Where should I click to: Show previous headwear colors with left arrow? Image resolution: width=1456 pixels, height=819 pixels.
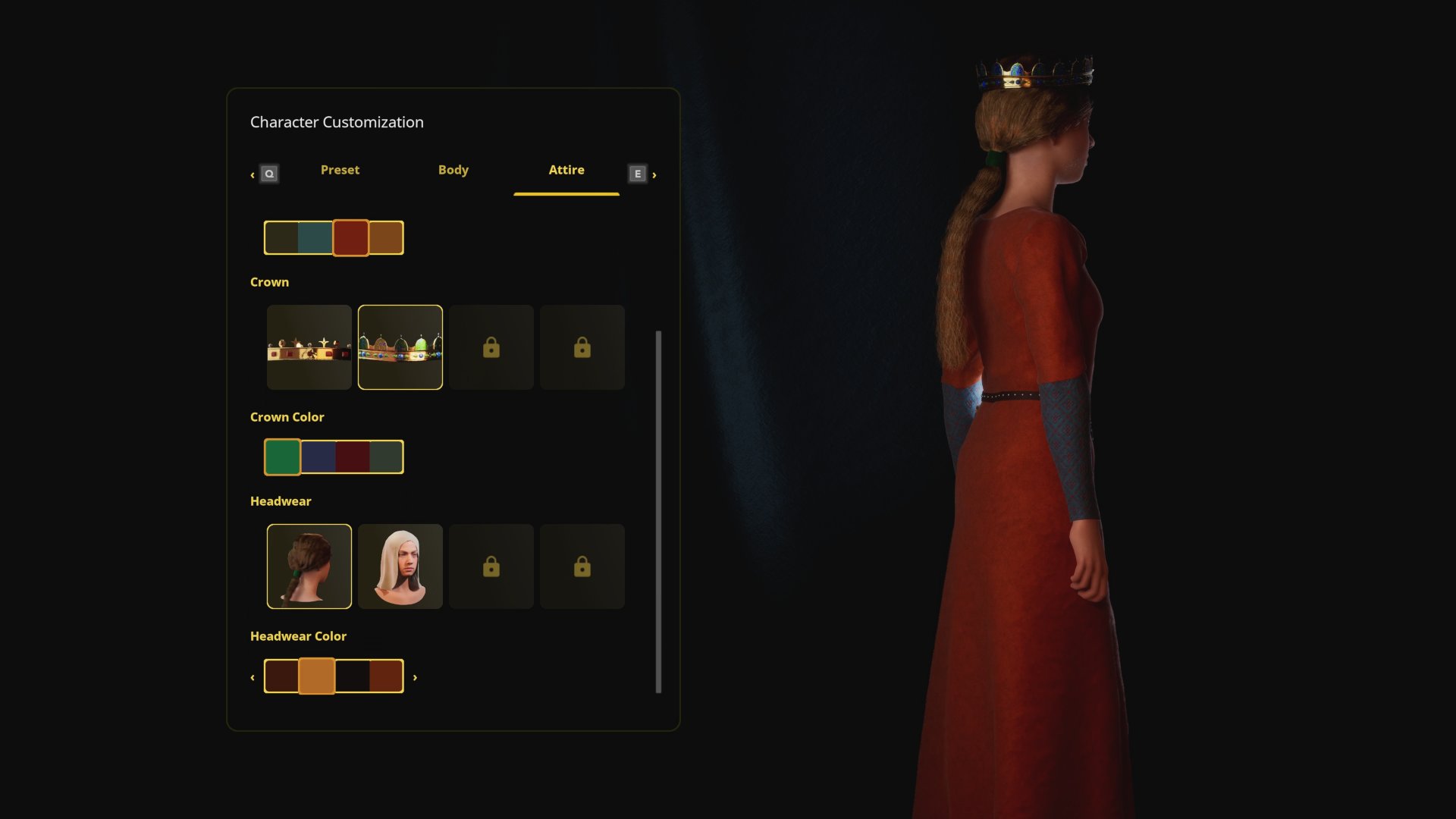[x=253, y=677]
